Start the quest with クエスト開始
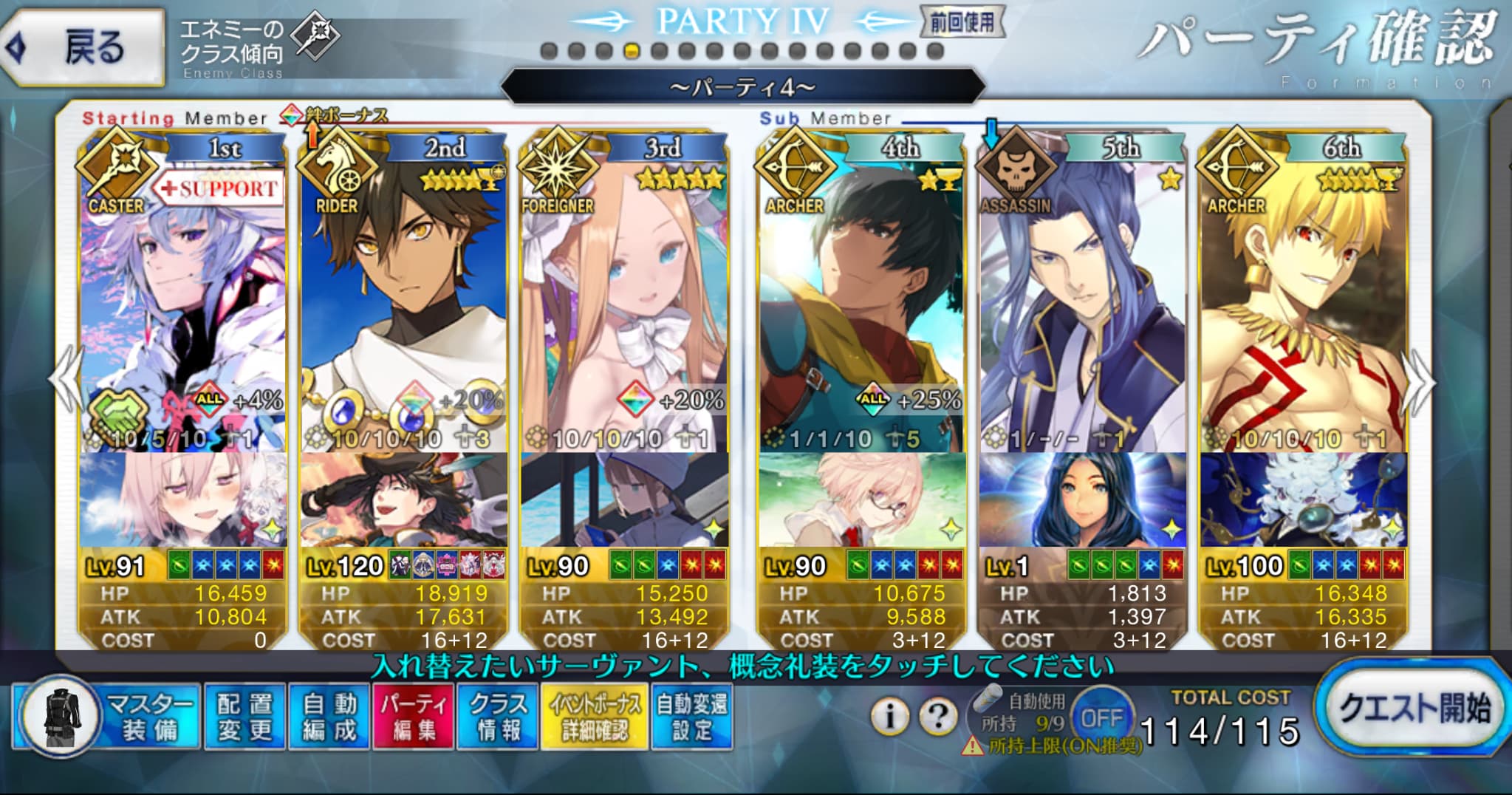Screen dimensions: 1512x795 coord(1412,709)
